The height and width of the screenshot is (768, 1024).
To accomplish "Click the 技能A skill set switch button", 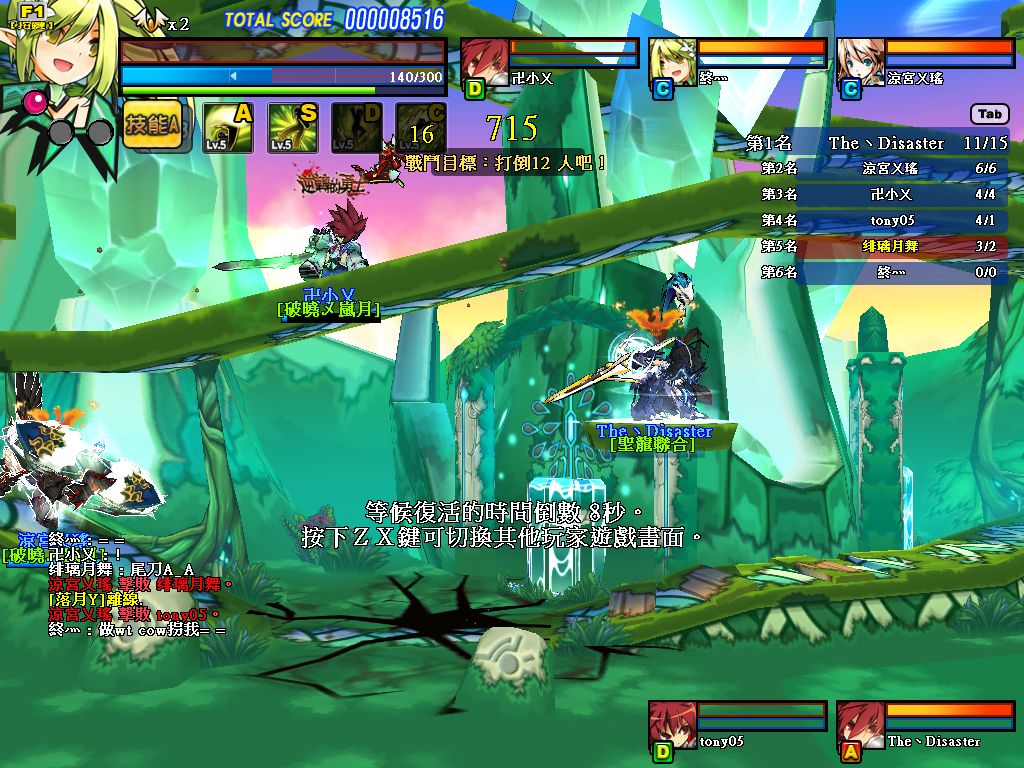I will coord(152,125).
